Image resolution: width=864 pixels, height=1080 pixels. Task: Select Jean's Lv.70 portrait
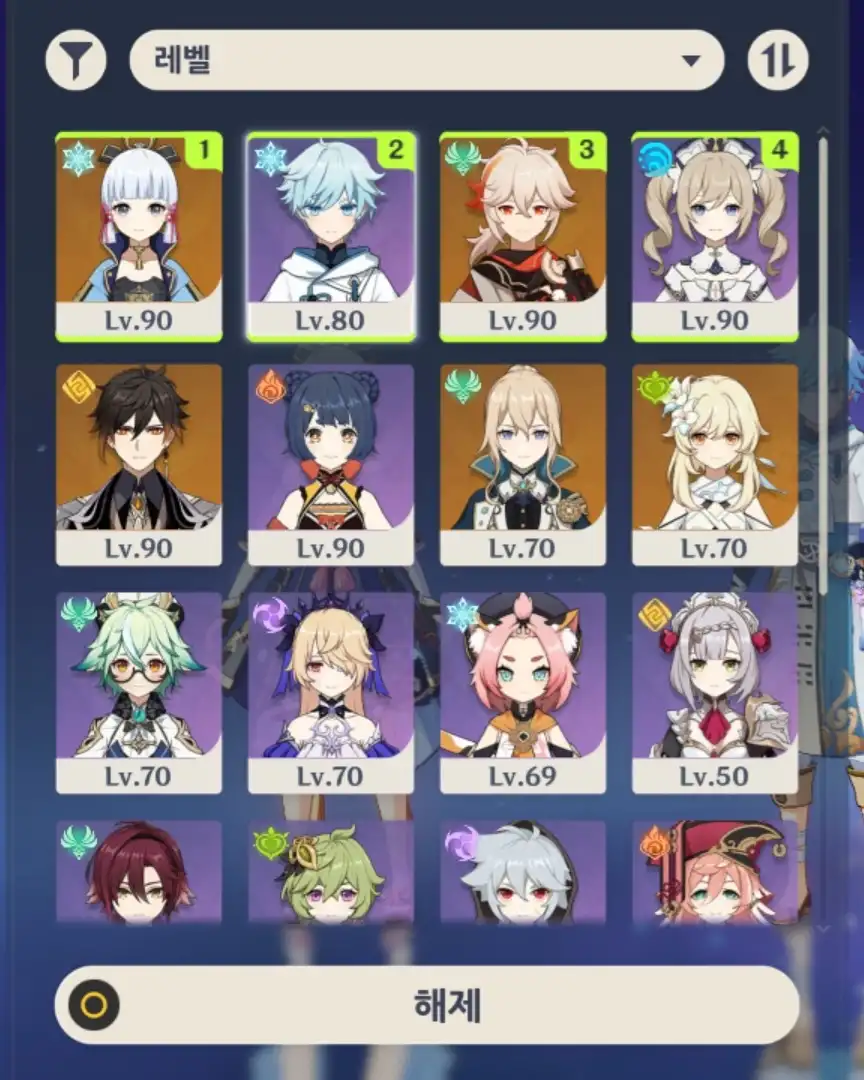point(523,464)
